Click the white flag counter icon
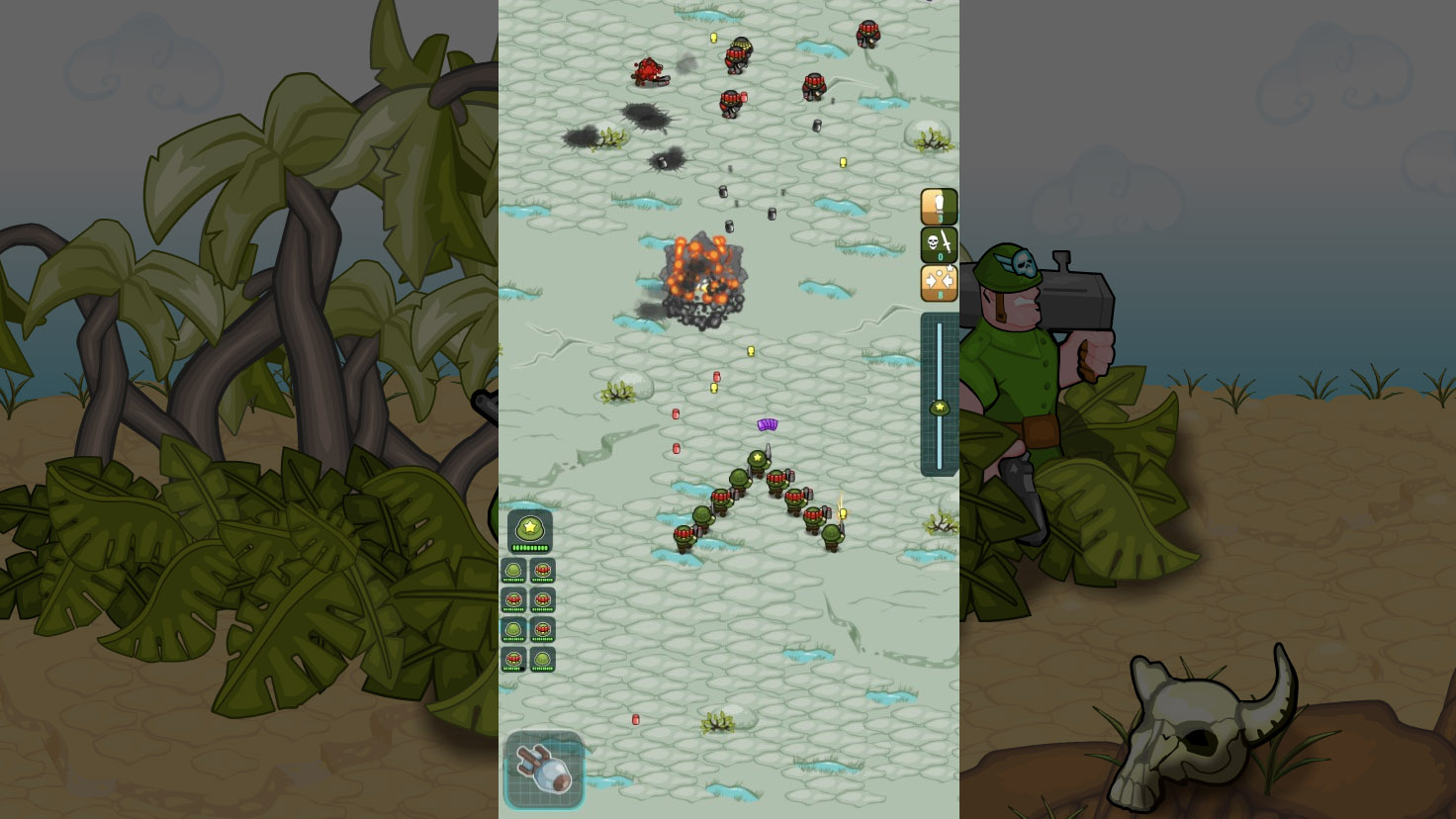 point(939,206)
